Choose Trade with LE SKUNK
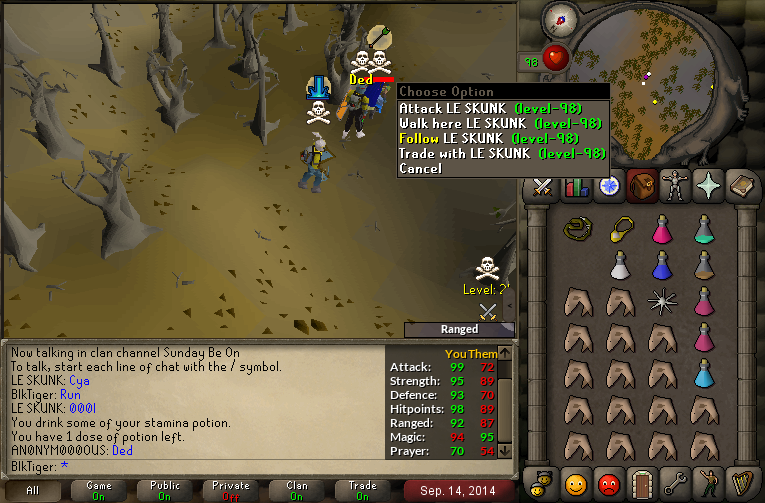Viewport: 765px width, 503px height. tap(501, 153)
